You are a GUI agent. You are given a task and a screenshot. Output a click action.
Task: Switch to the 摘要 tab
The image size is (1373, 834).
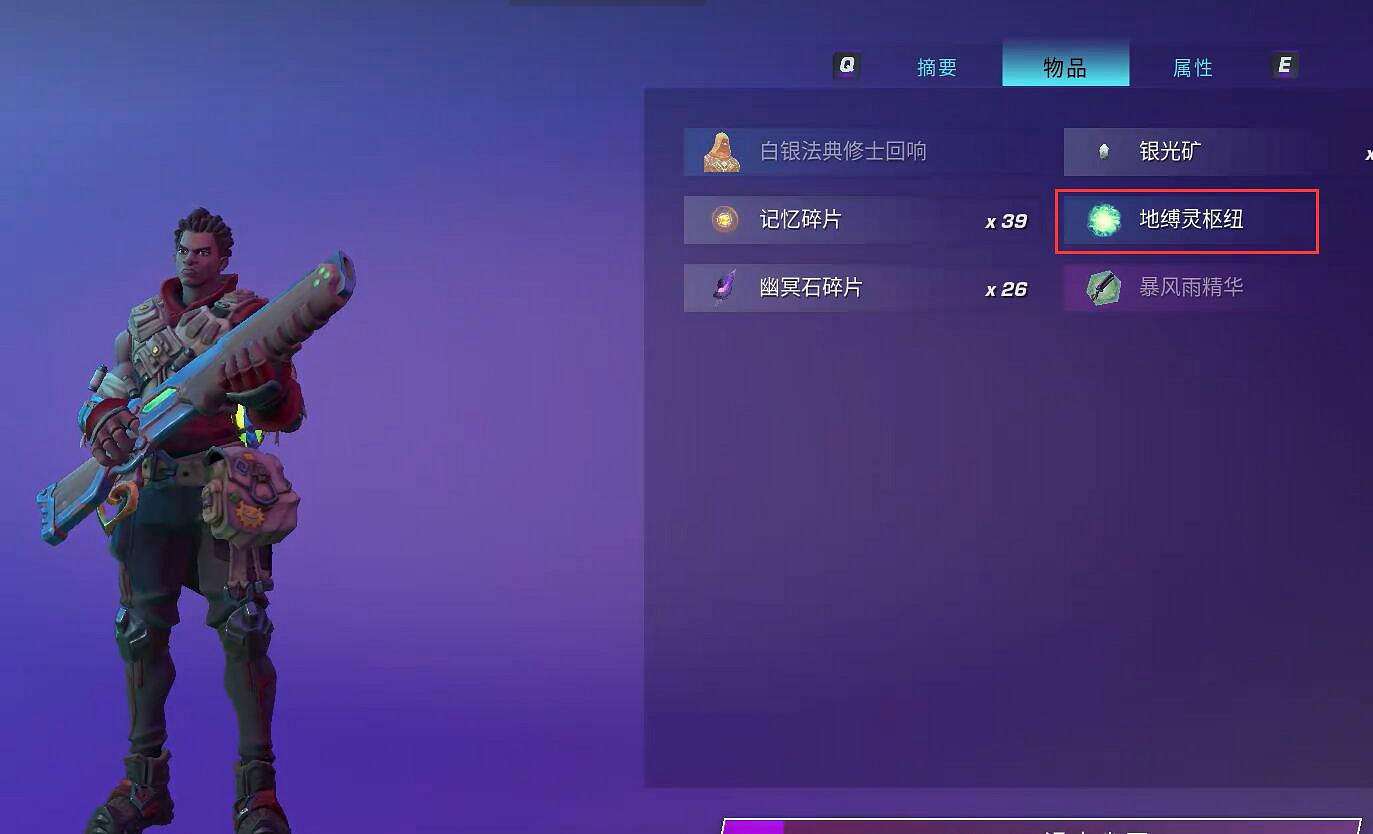tap(935, 67)
